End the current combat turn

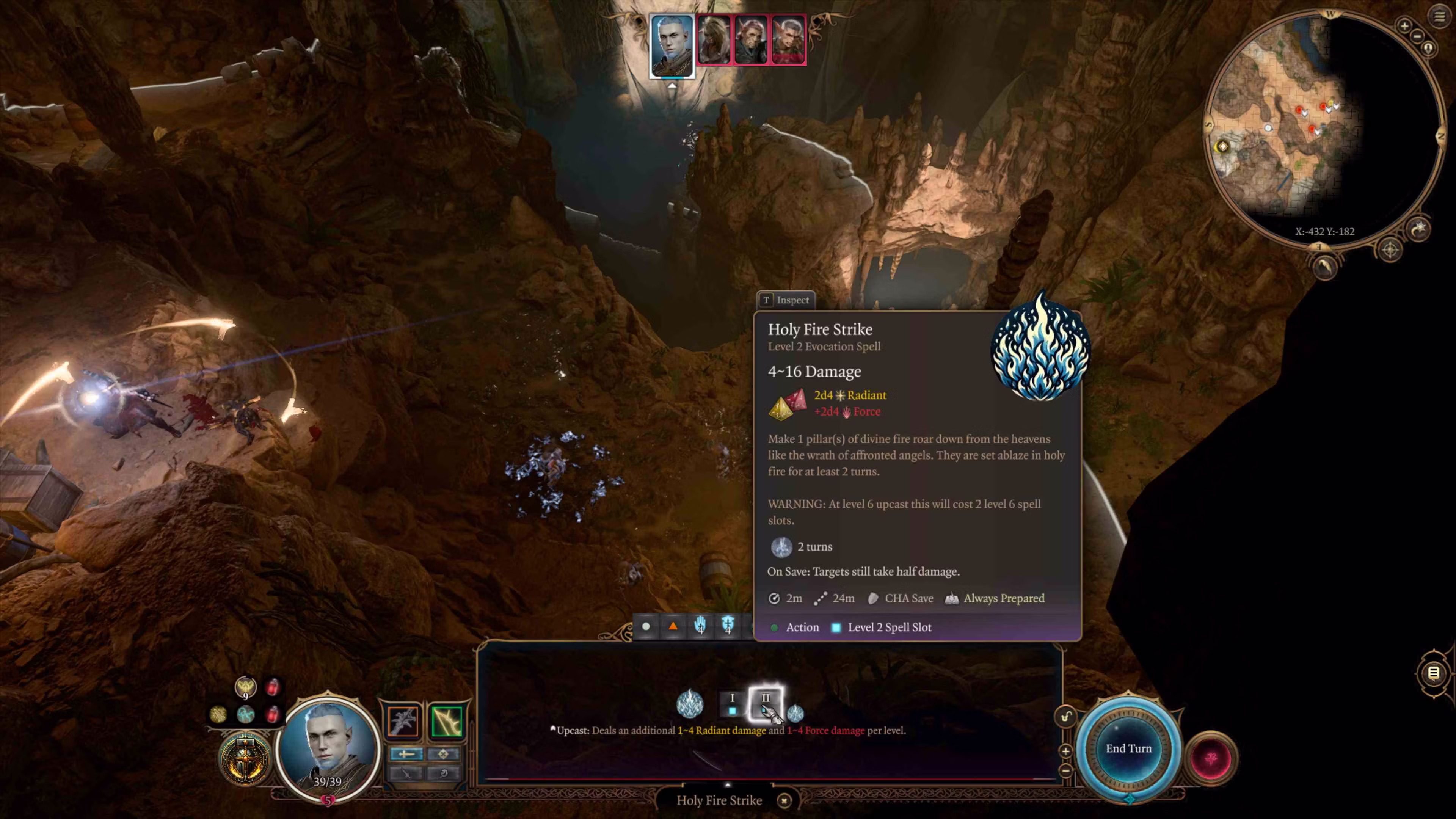tap(1128, 748)
